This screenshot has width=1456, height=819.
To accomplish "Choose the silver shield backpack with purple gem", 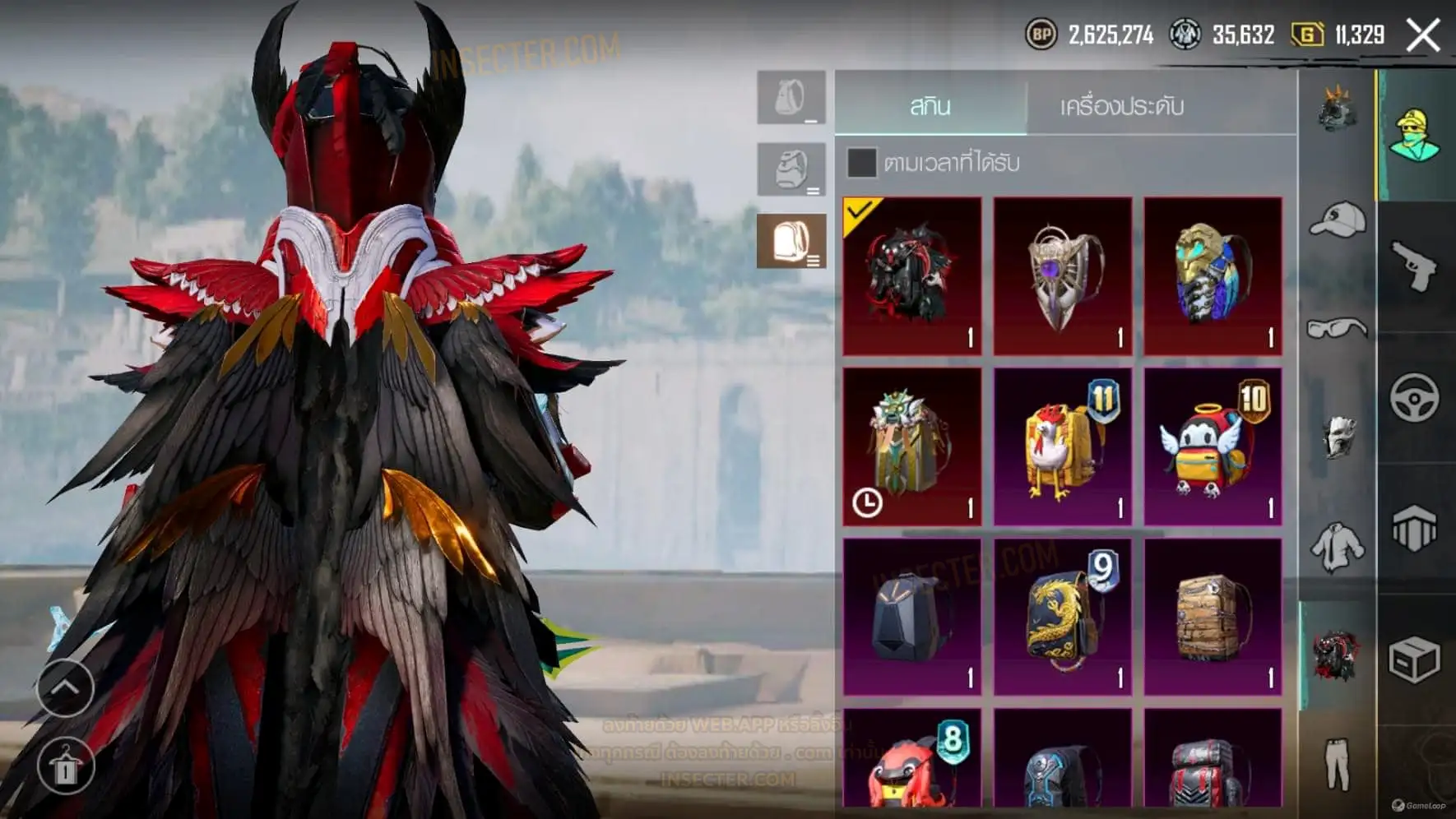I will (x=1062, y=276).
